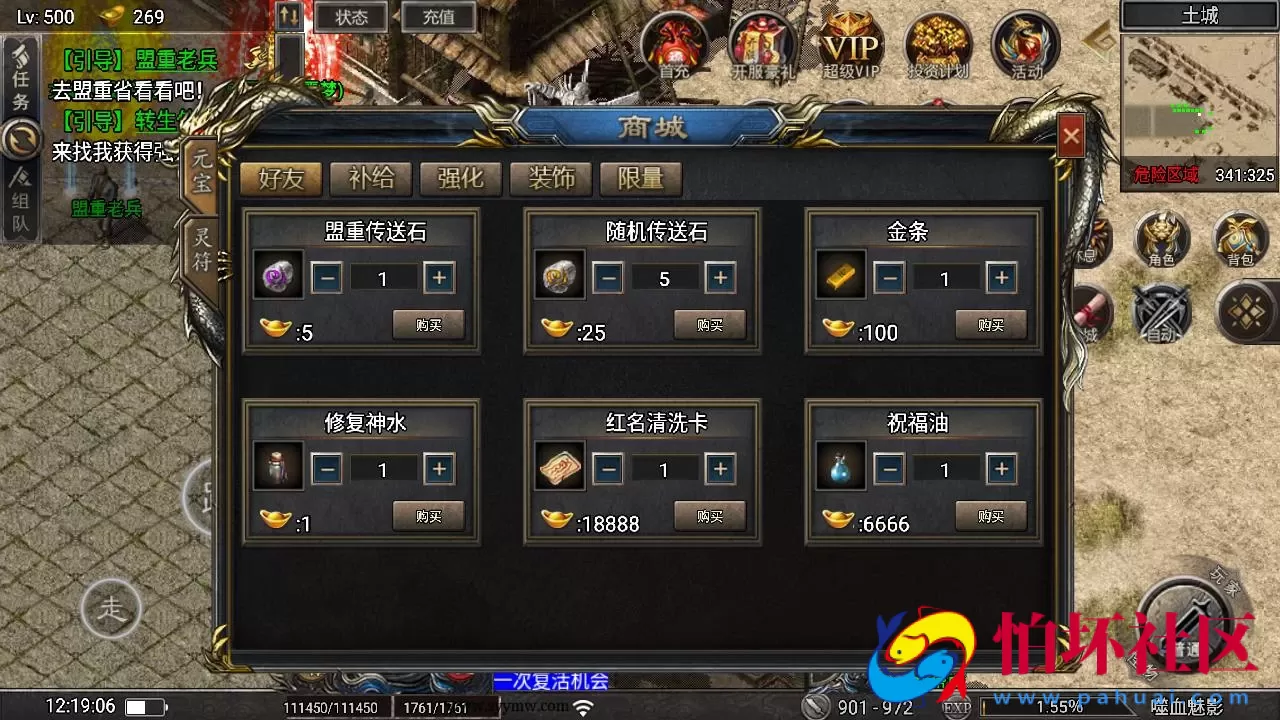Viewport: 1280px width, 720px height.
Task: Open the 任务 quest sidebar icon
Action: (x=22, y=75)
